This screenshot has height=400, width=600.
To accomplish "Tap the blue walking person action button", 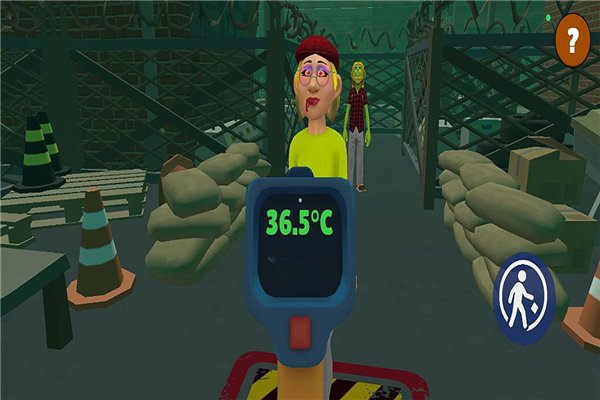I will point(523,299).
